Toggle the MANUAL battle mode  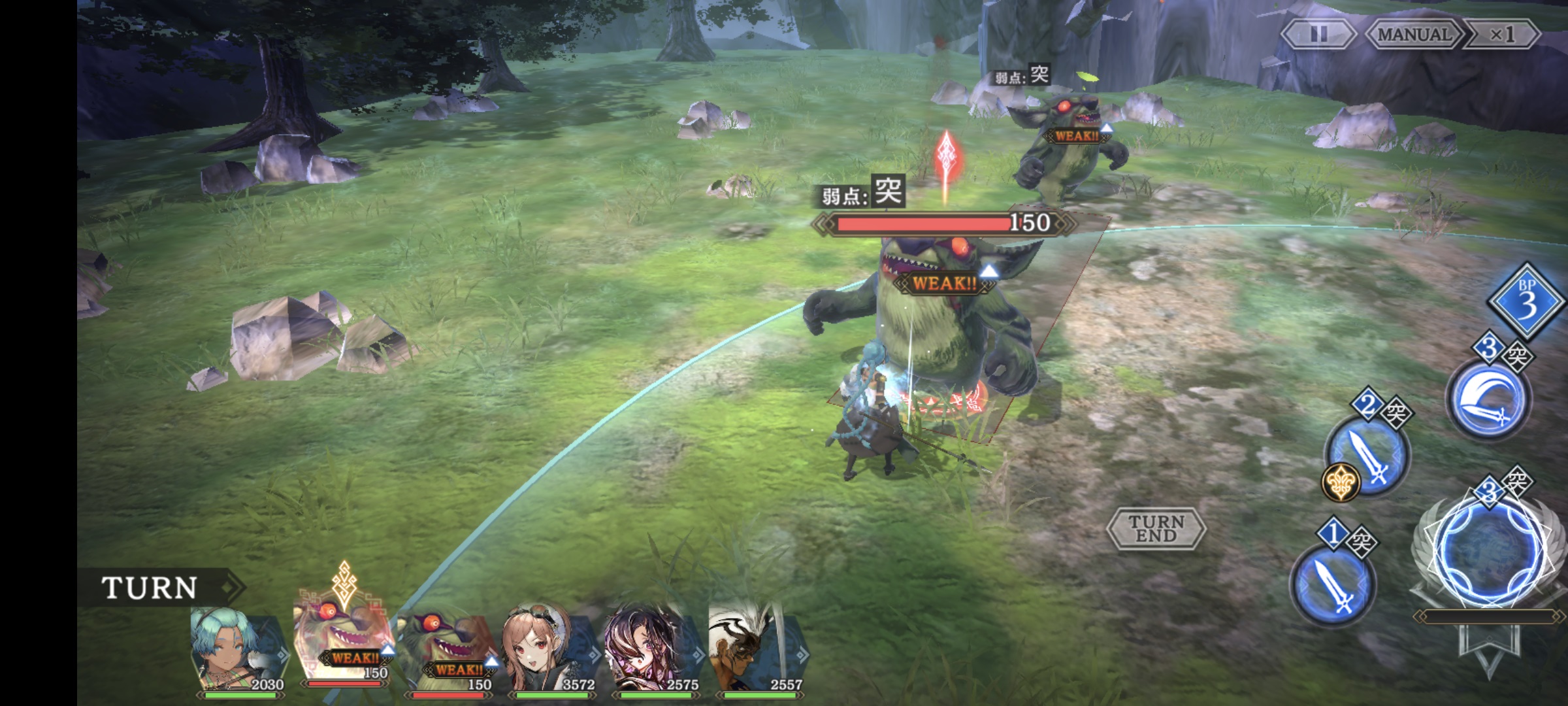tap(1413, 34)
